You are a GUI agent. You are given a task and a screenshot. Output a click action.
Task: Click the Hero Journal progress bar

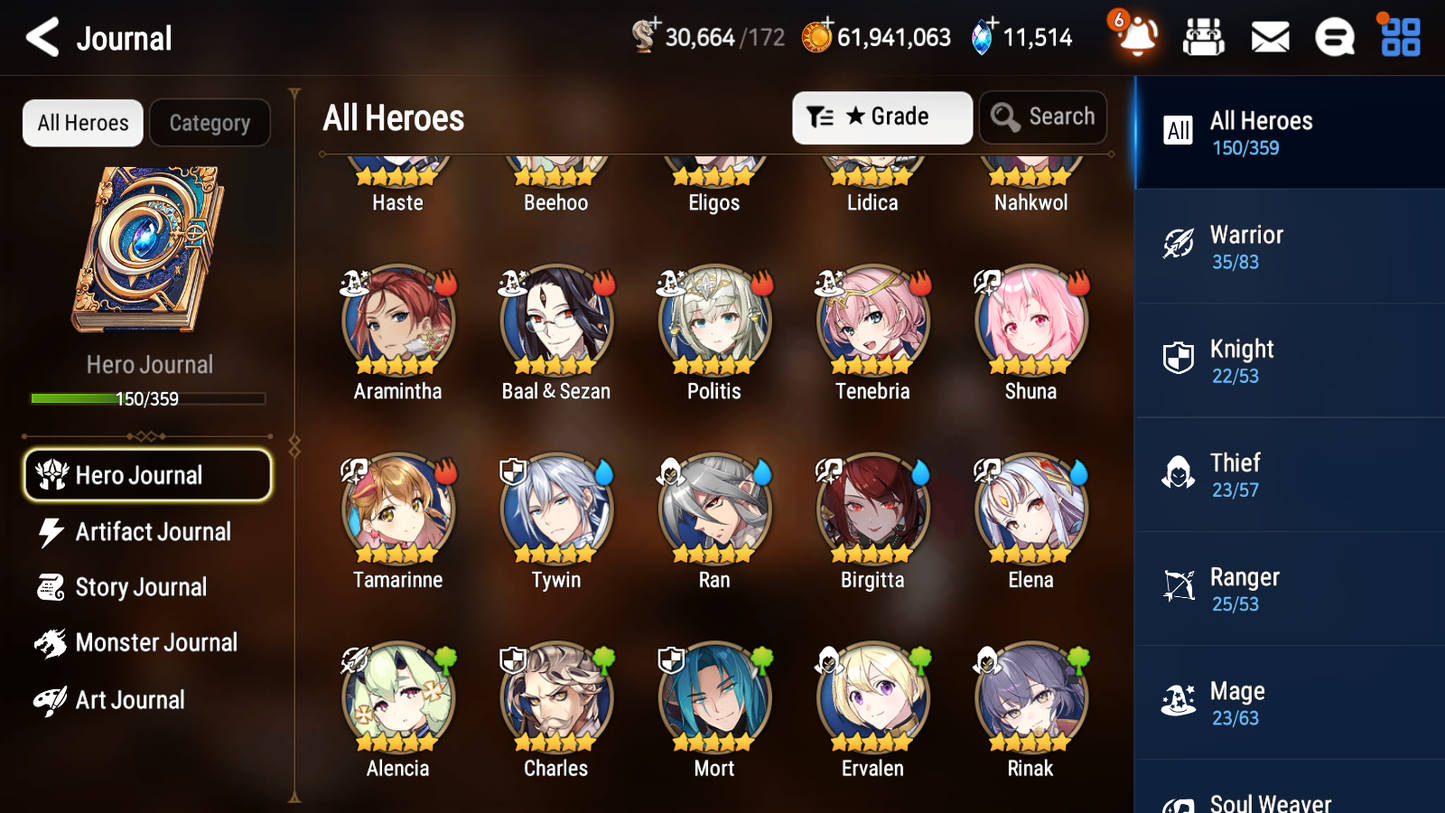click(150, 397)
